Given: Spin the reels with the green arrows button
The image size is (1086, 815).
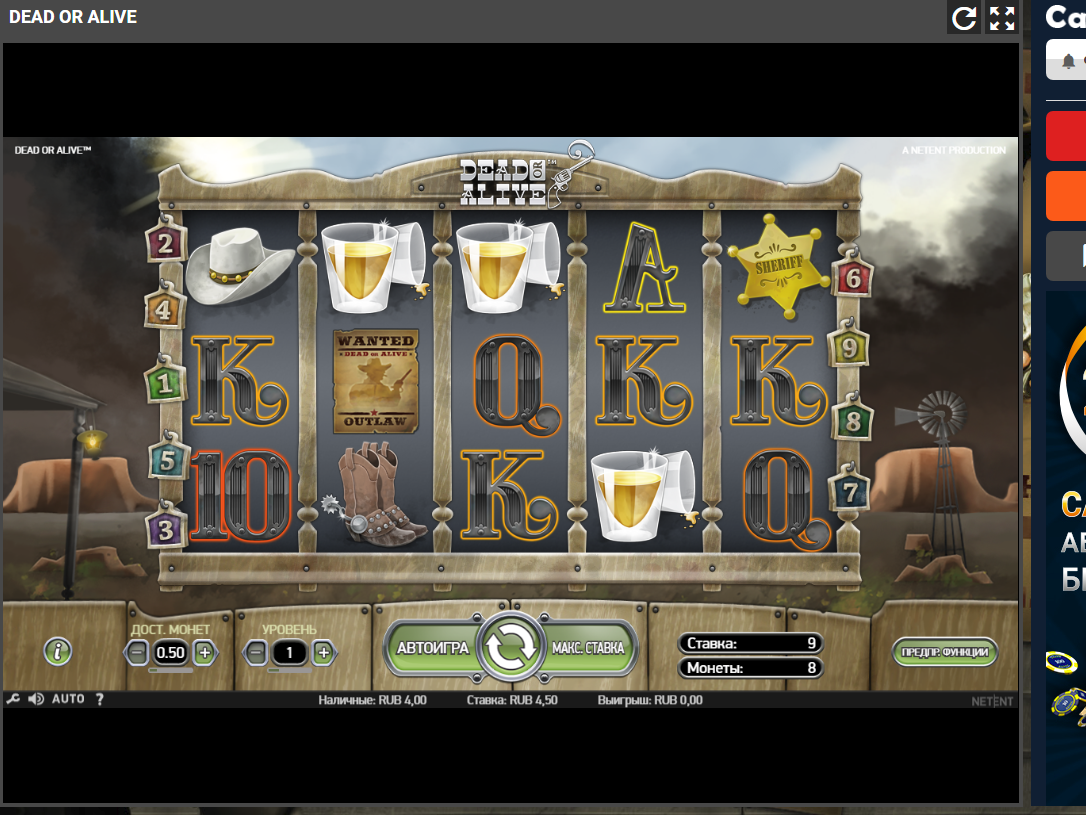Looking at the screenshot, I should [511, 648].
